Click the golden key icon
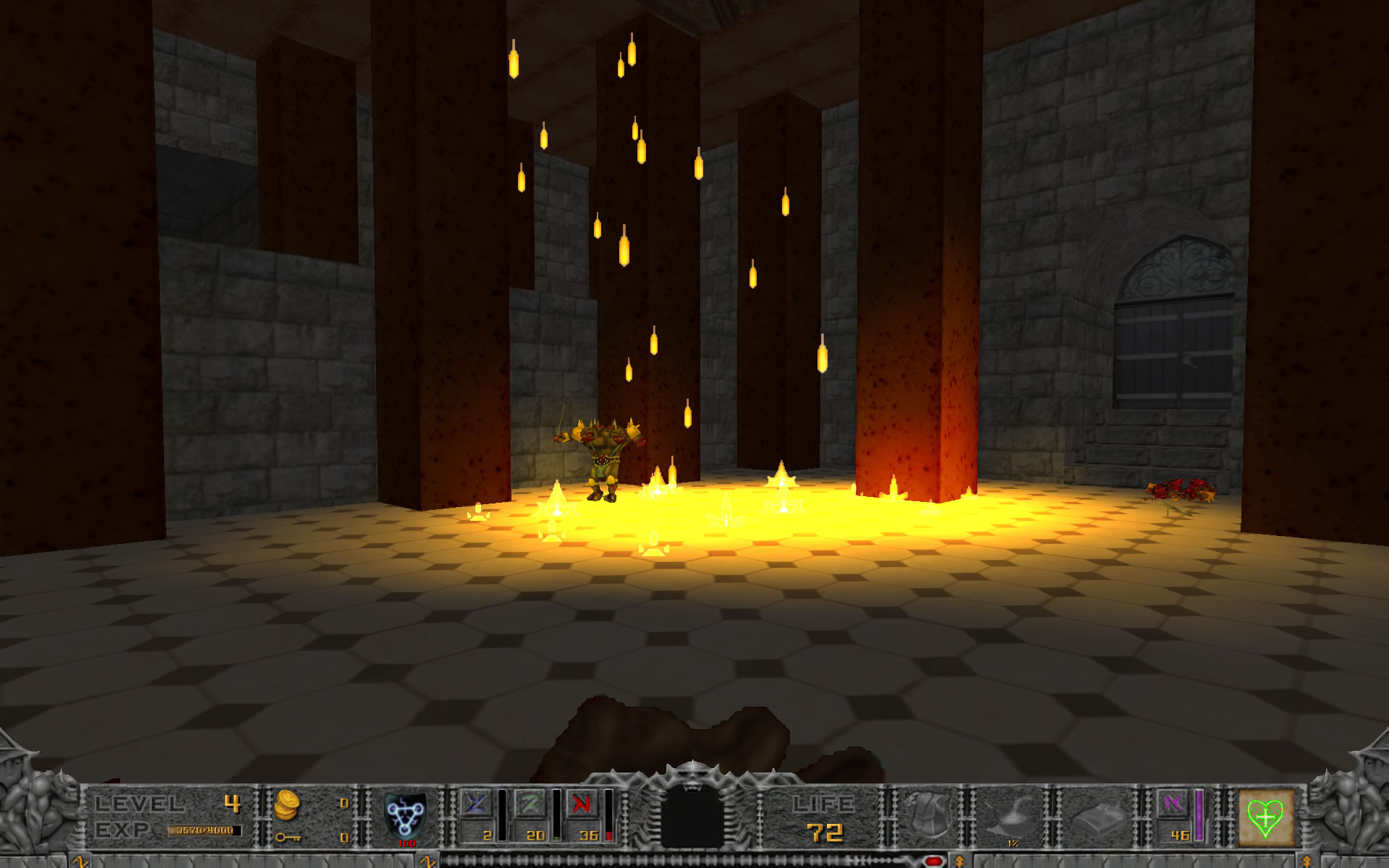The width and height of the screenshot is (1389, 868). point(287,838)
